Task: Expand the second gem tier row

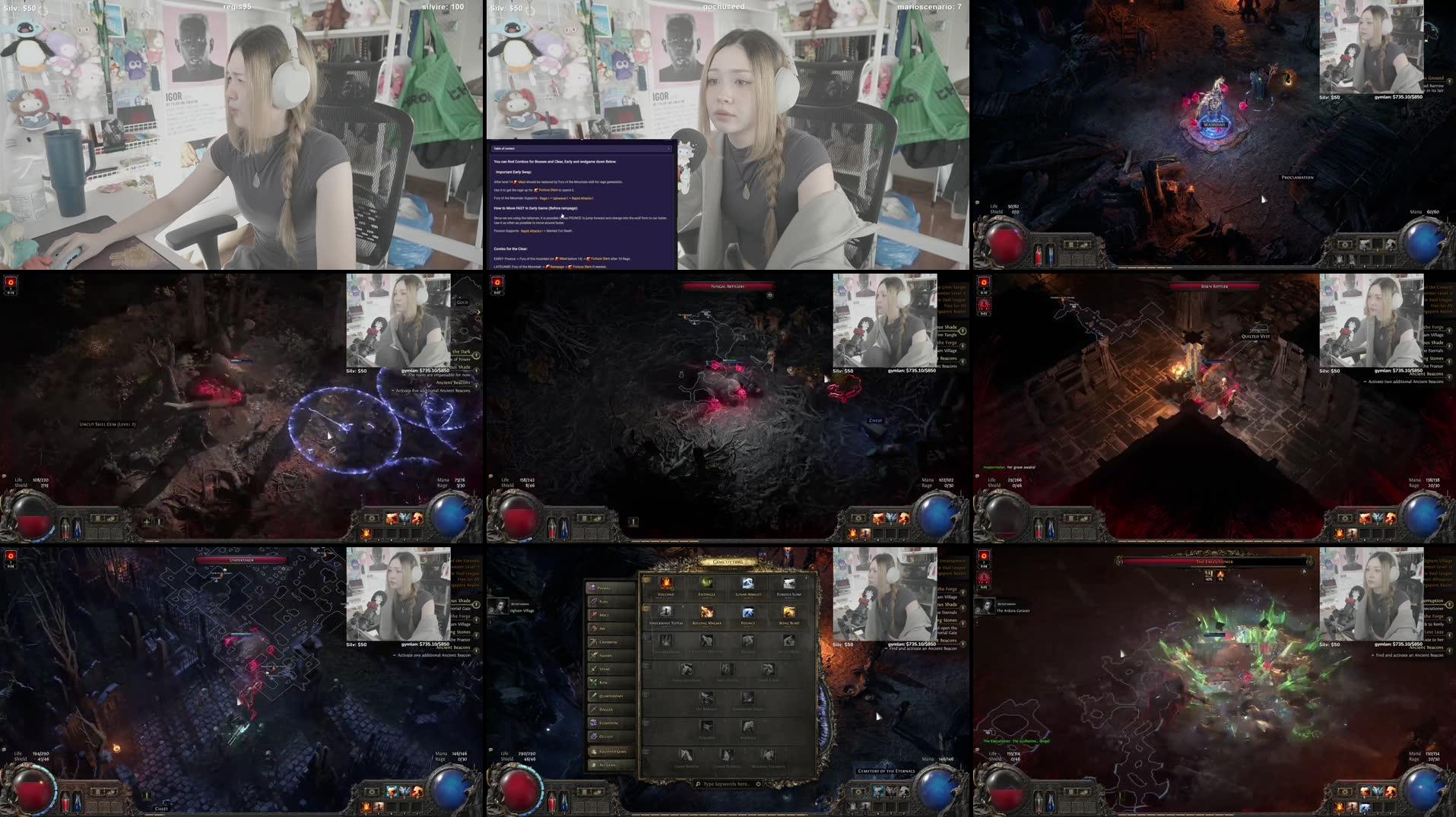Action: tap(646, 609)
